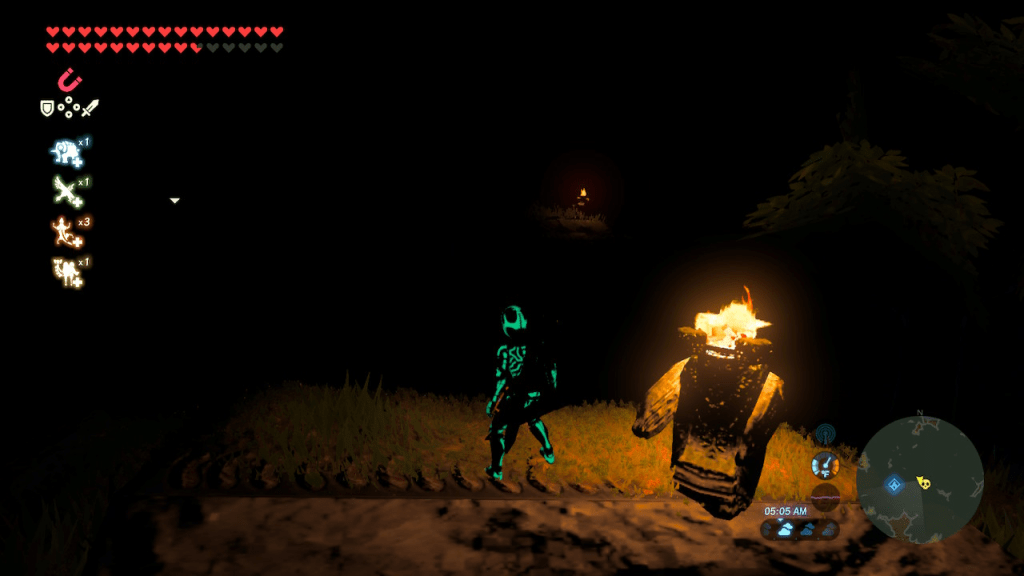Select the yellow skull marker on minimap

point(923,483)
